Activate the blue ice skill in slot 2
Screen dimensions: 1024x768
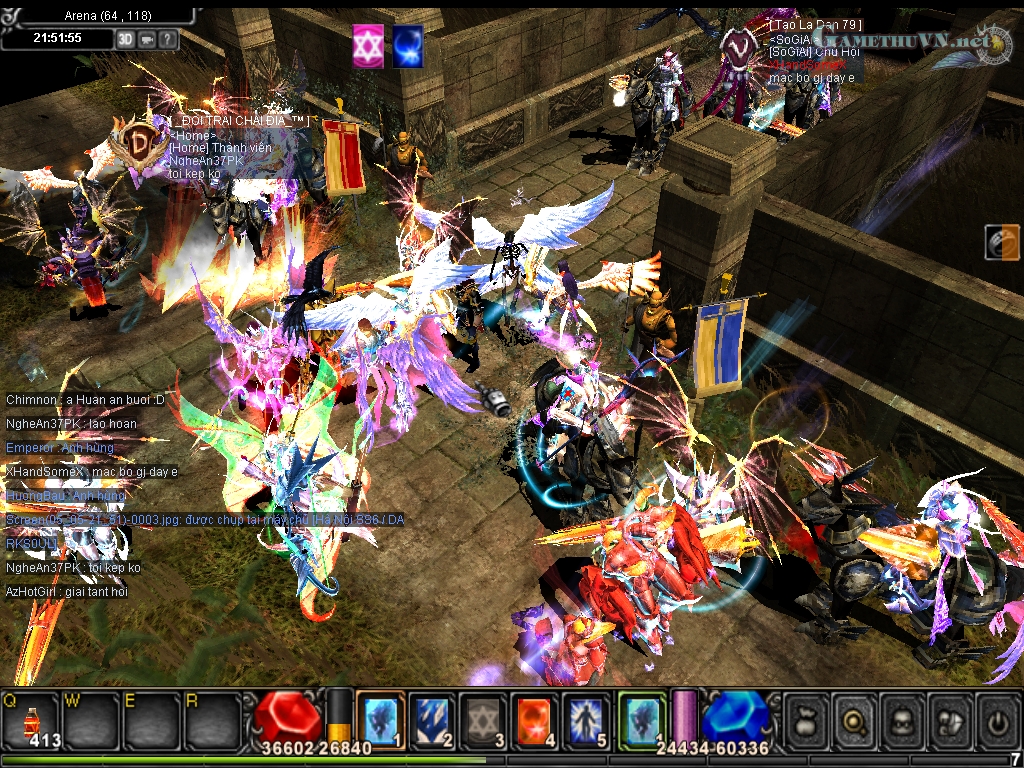pos(432,718)
